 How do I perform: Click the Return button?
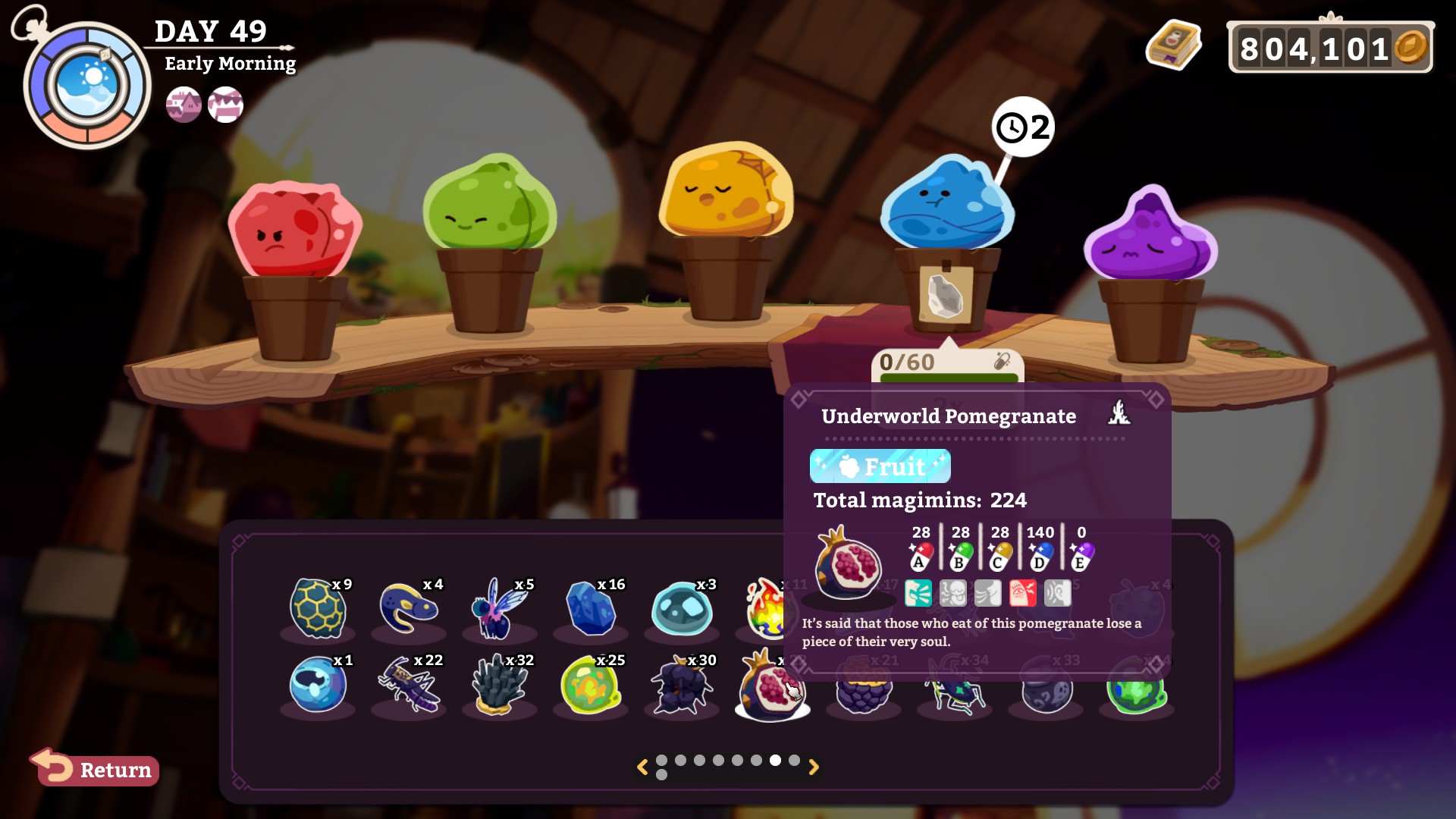point(96,769)
